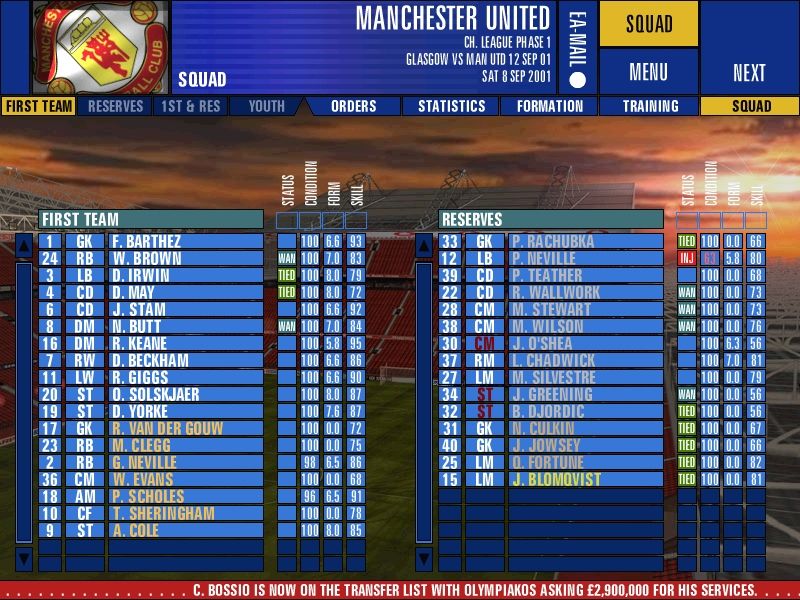Open the TRAINING tab
Image resolution: width=800 pixels, height=600 pixels.
coord(650,106)
